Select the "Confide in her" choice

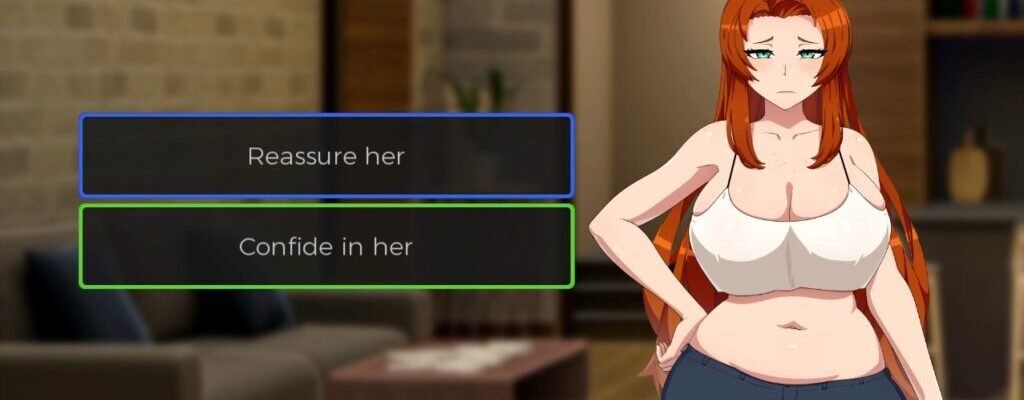point(326,247)
